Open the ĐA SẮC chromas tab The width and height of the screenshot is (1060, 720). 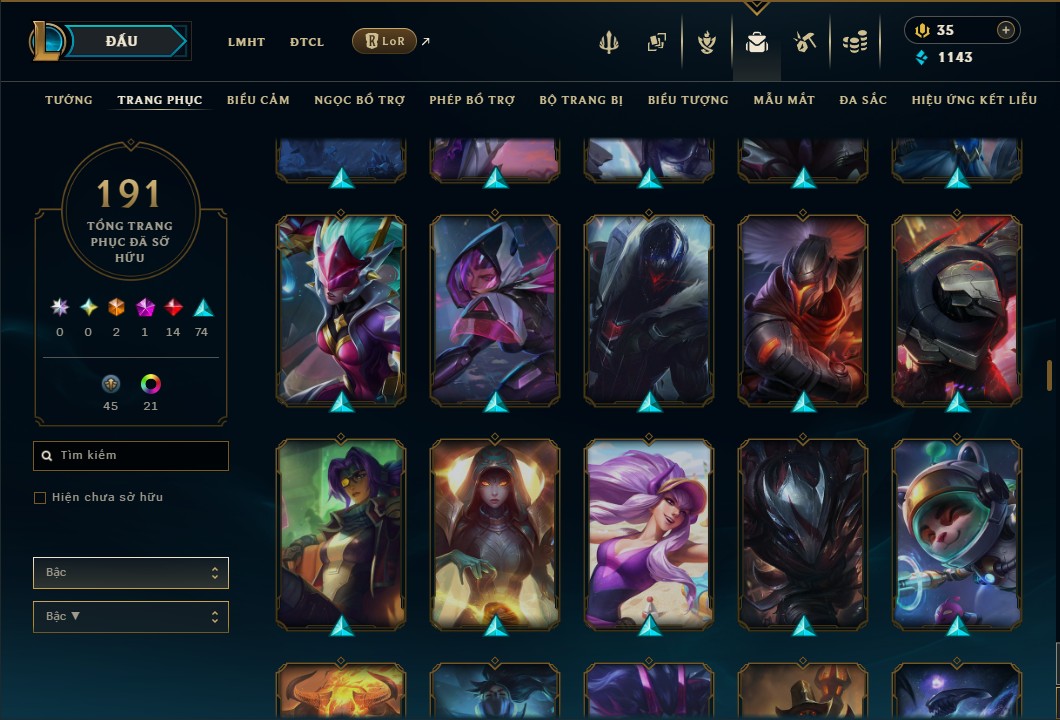point(863,100)
